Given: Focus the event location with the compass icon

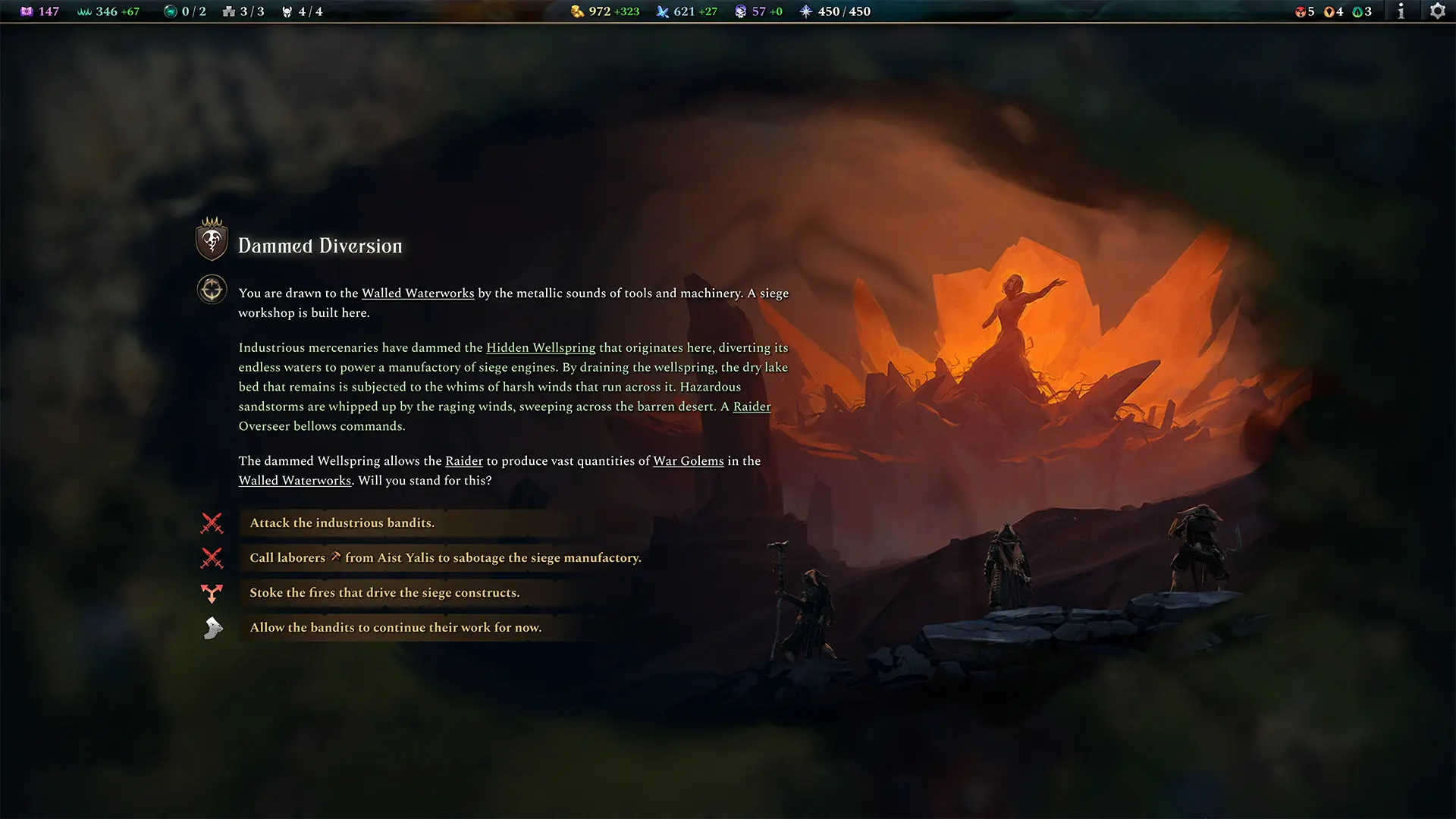Looking at the screenshot, I should coord(212,290).
